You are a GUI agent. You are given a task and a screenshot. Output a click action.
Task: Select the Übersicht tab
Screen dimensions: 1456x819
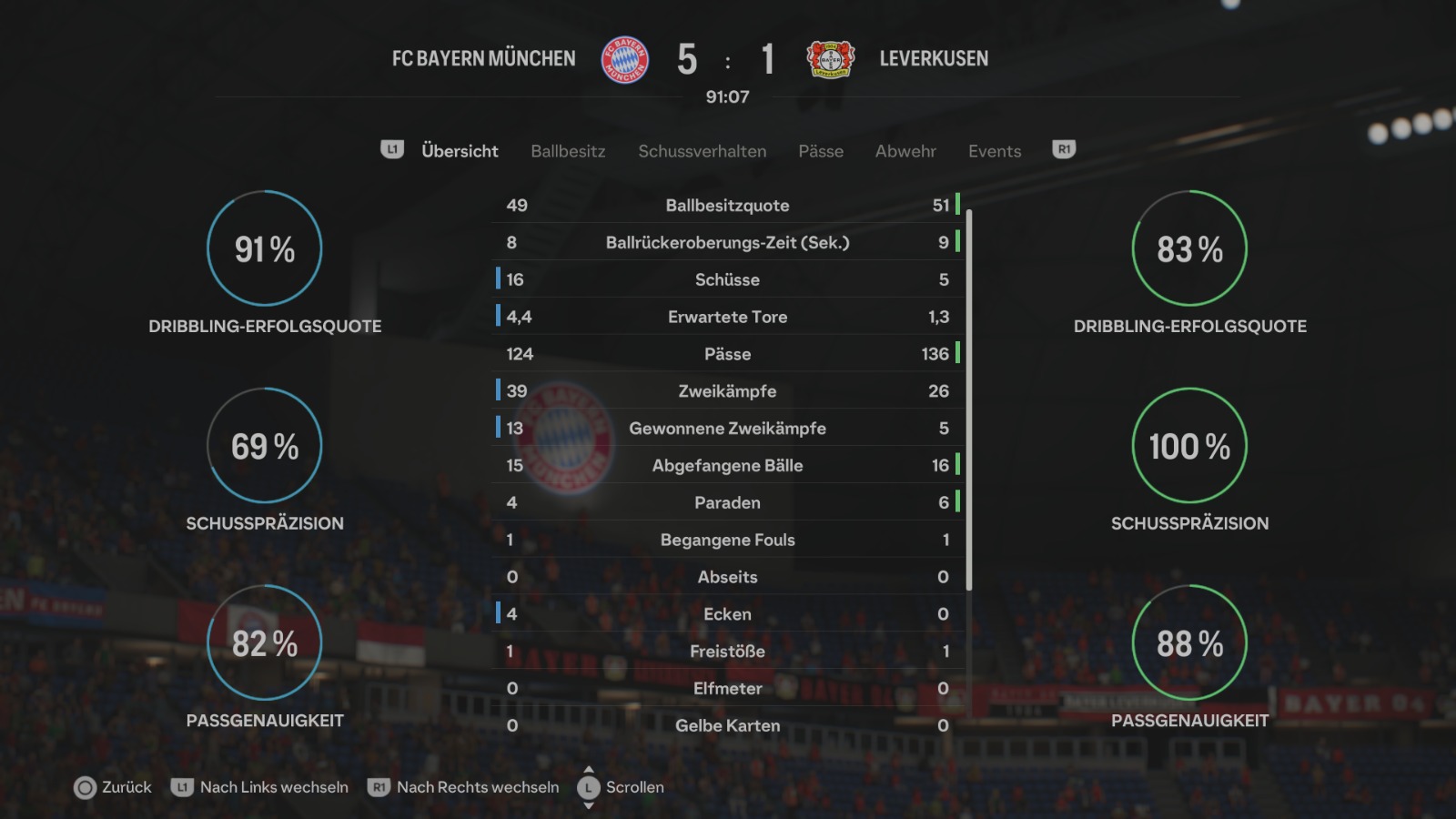(460, 151)
